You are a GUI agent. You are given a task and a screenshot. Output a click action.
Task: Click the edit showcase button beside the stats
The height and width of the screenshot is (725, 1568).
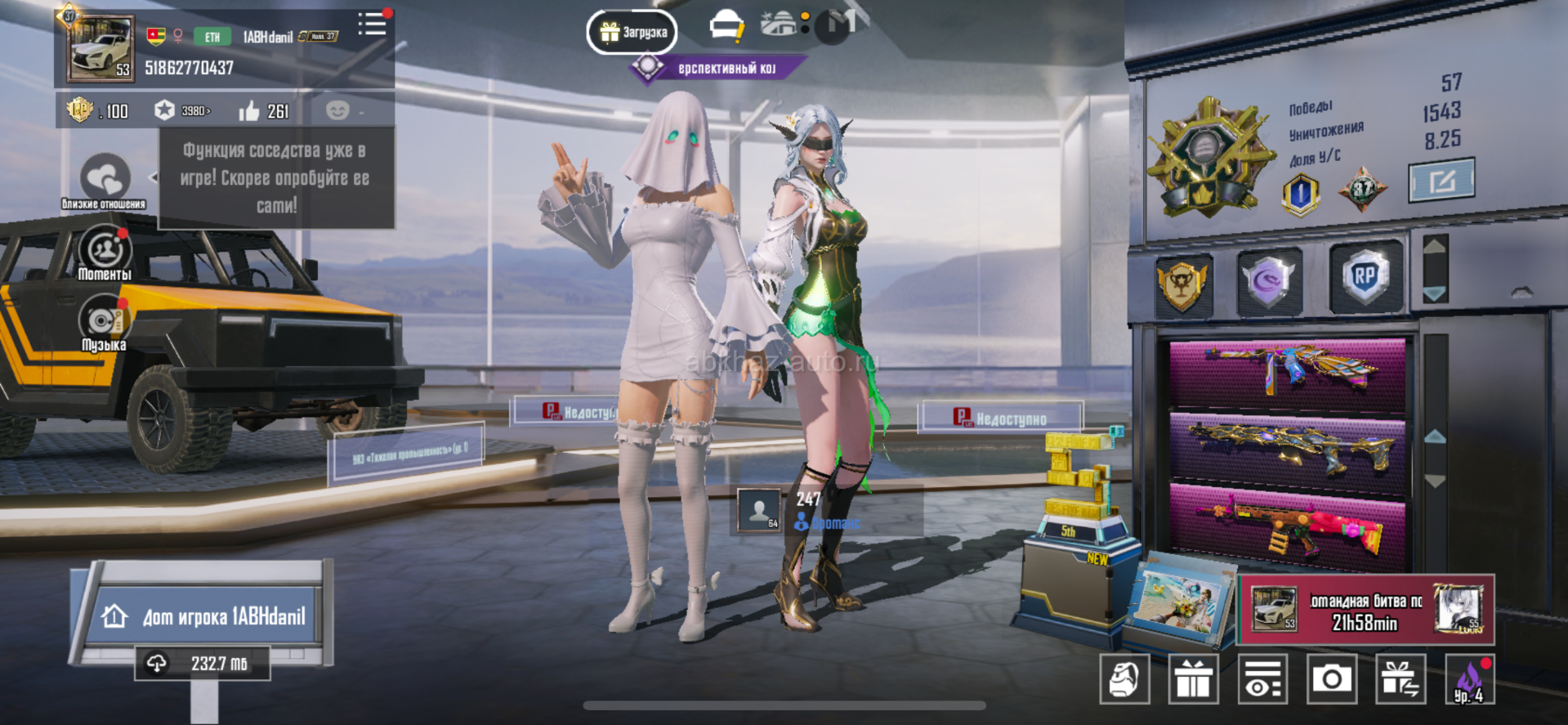pyautogui.click(x=1441, y=180)
